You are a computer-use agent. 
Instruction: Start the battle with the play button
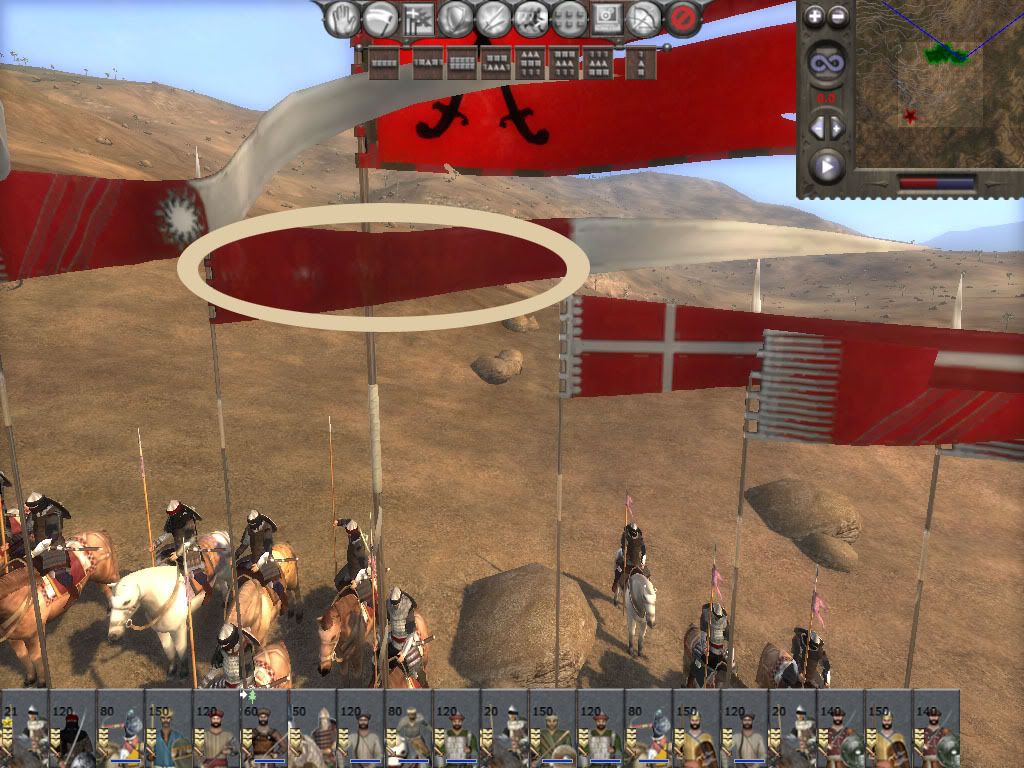826,165
